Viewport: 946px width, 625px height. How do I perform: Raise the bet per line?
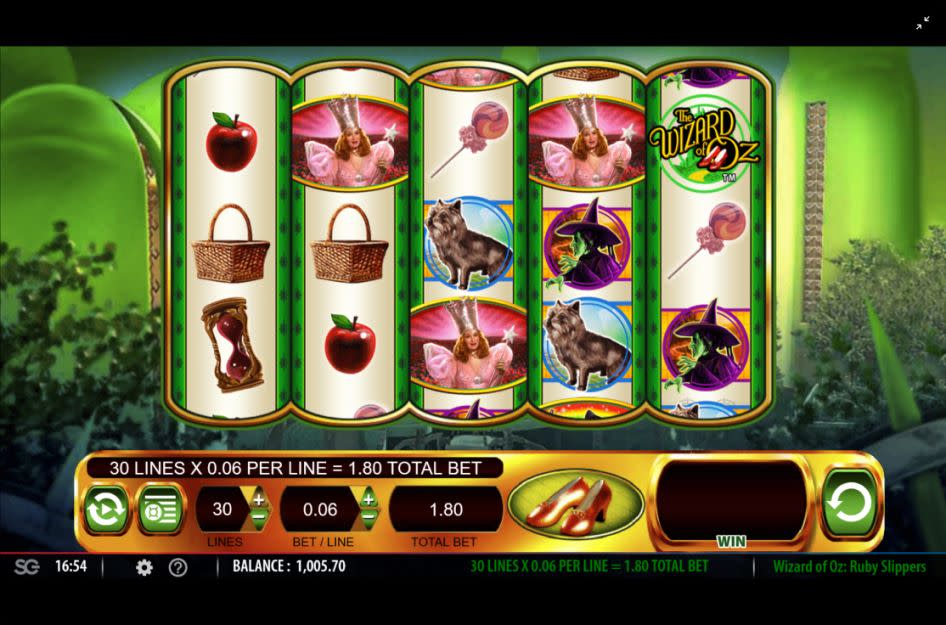pos(368,498)
